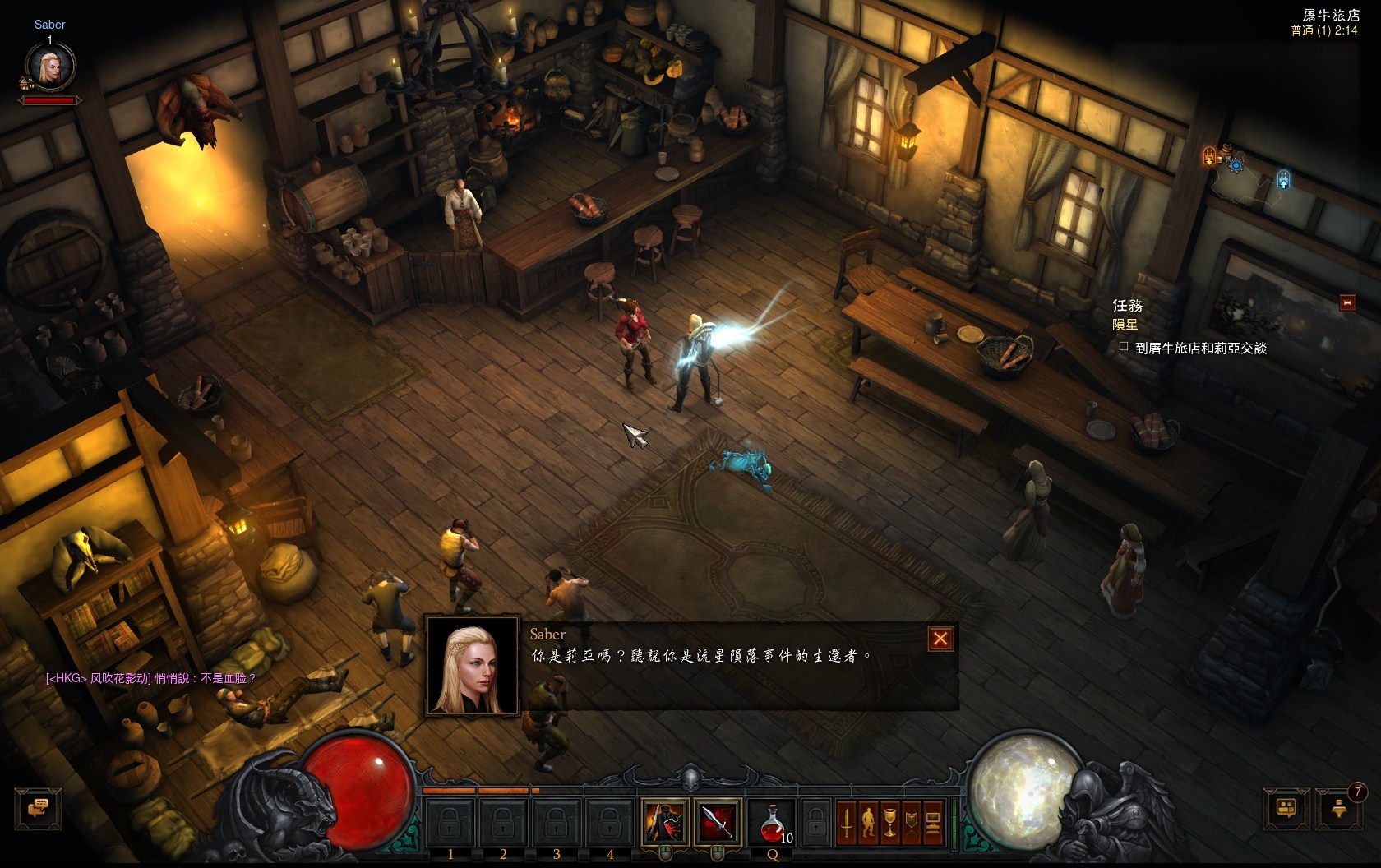Viewport: 1381px width, 868px height.
Task: Activate the left-mouse shield bash skill
Action: (665, 821)
